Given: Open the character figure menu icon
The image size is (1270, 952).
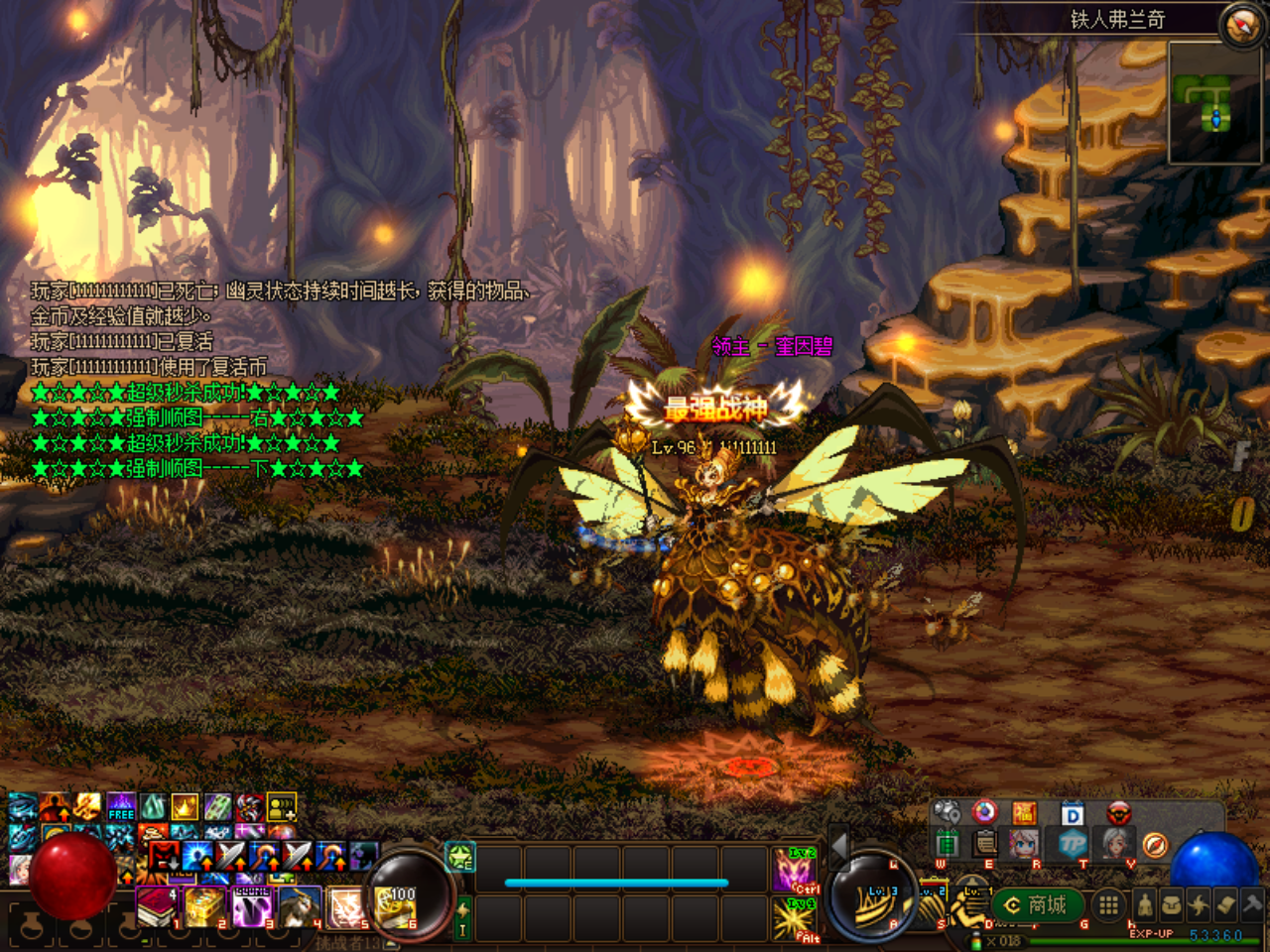Looking at the screenshot, I should pos(1144,904).
